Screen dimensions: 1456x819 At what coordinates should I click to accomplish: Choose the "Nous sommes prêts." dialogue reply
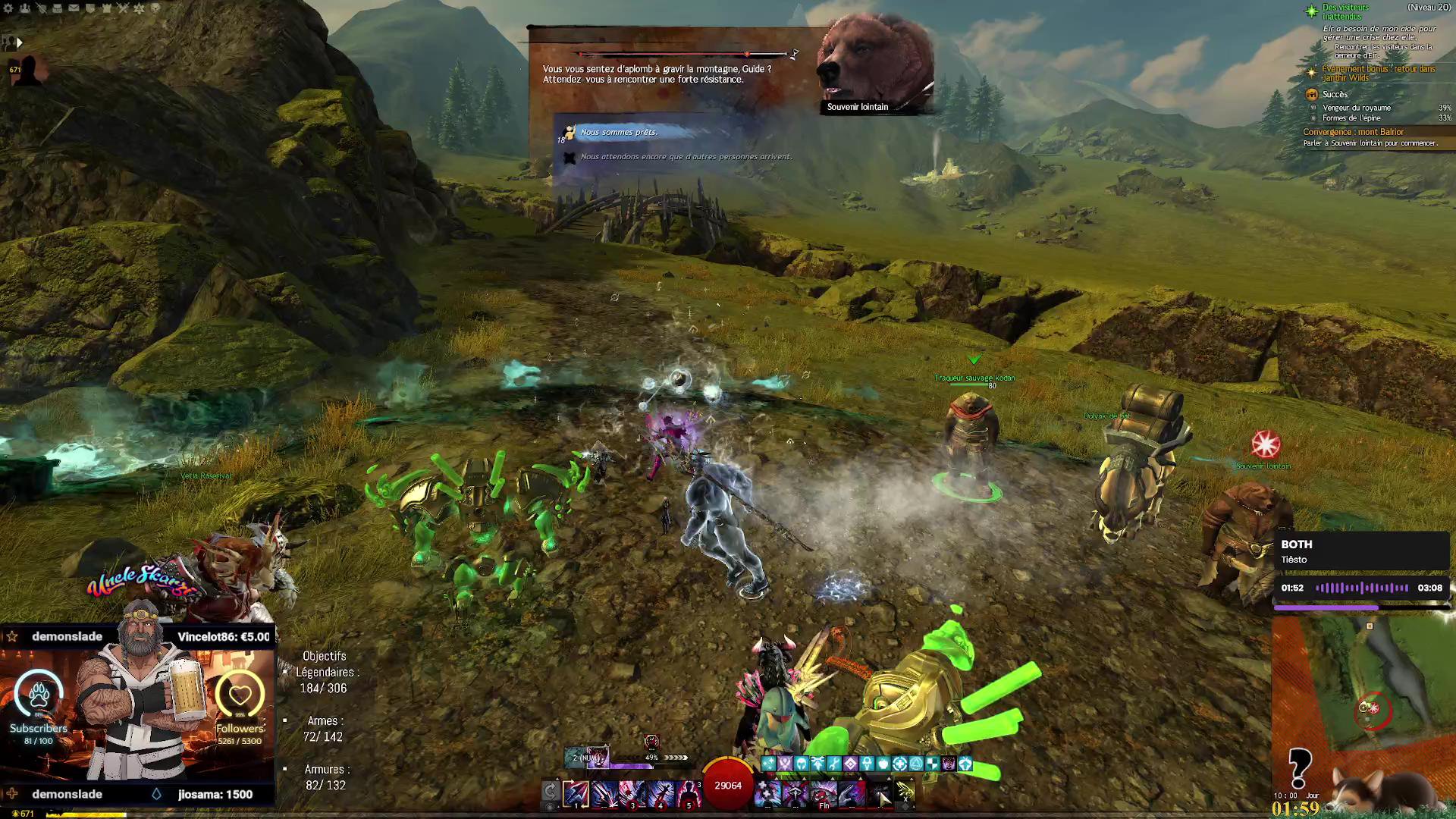click(619, 133)
